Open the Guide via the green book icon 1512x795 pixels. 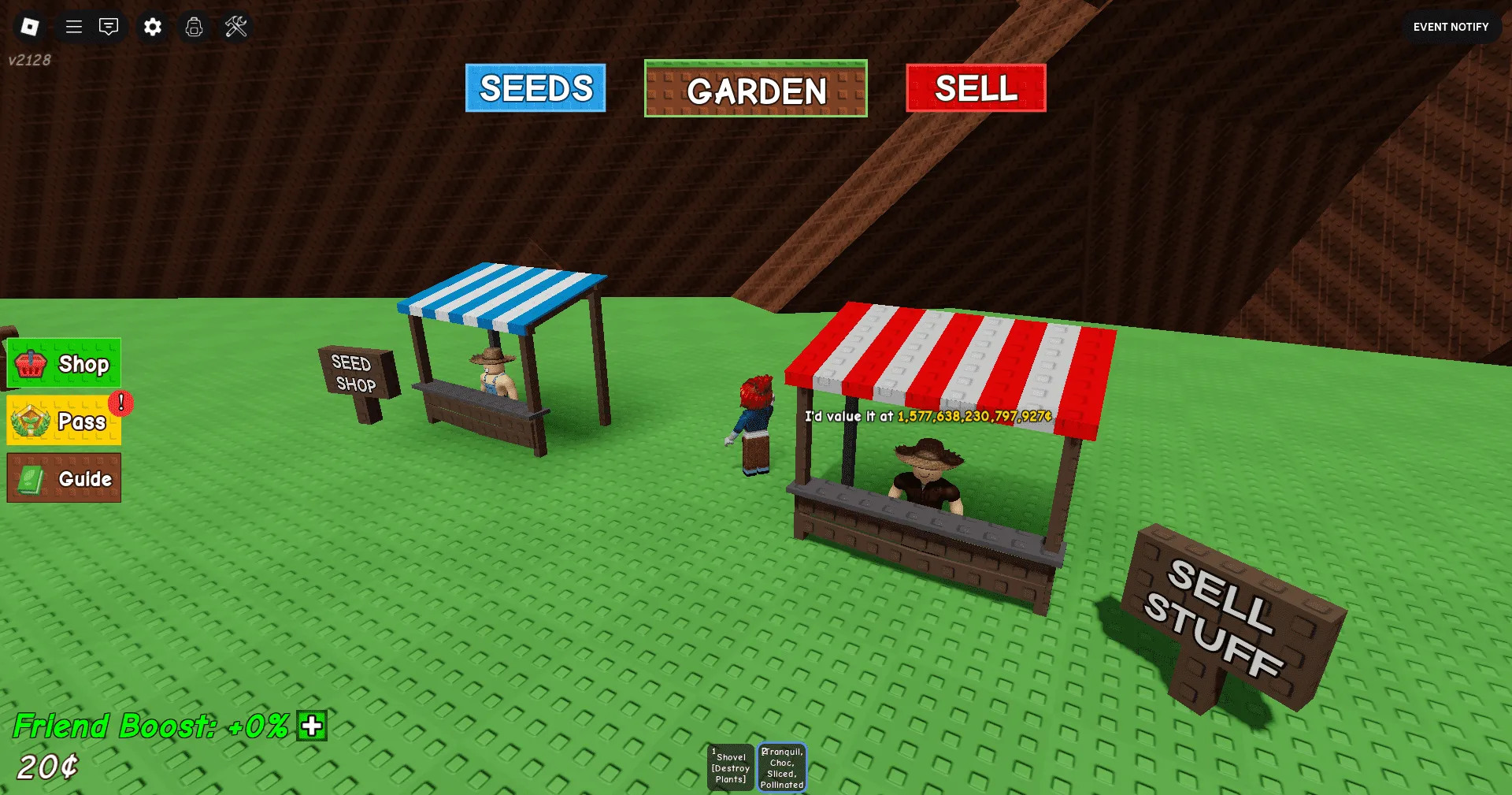30,477
